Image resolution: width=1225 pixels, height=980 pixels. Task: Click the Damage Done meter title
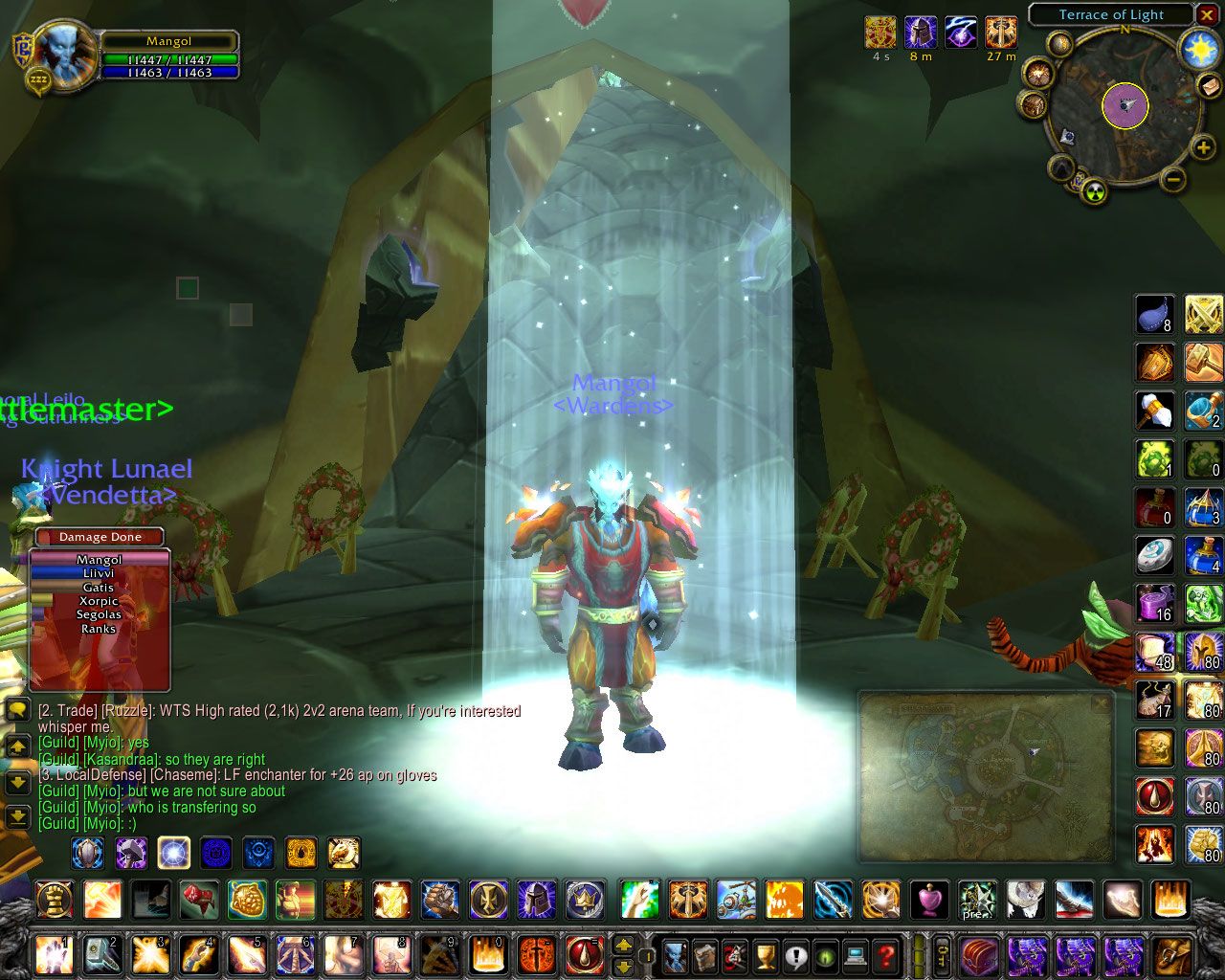100,537
